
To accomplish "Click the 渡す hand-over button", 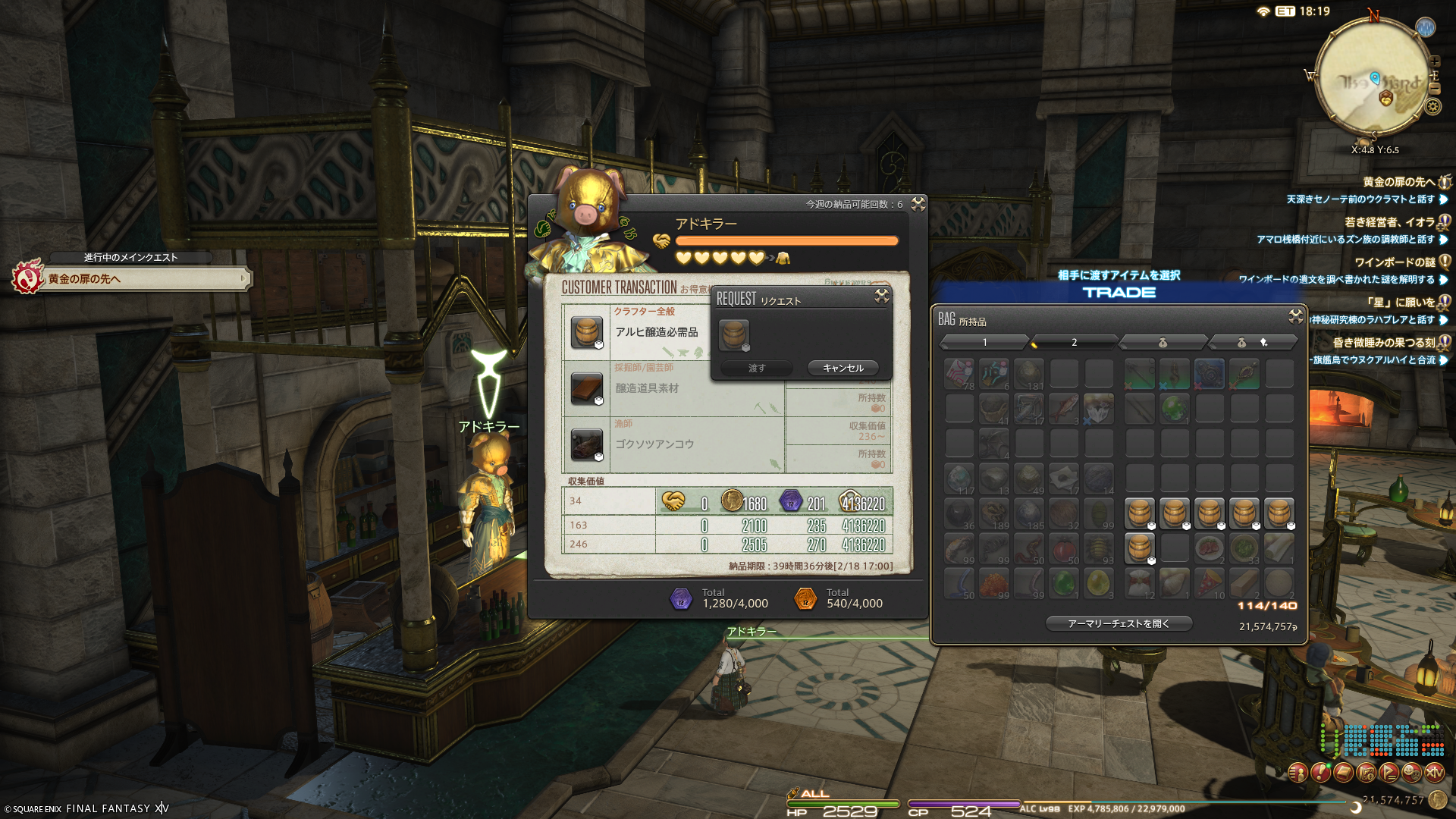I will pos(756,368).
